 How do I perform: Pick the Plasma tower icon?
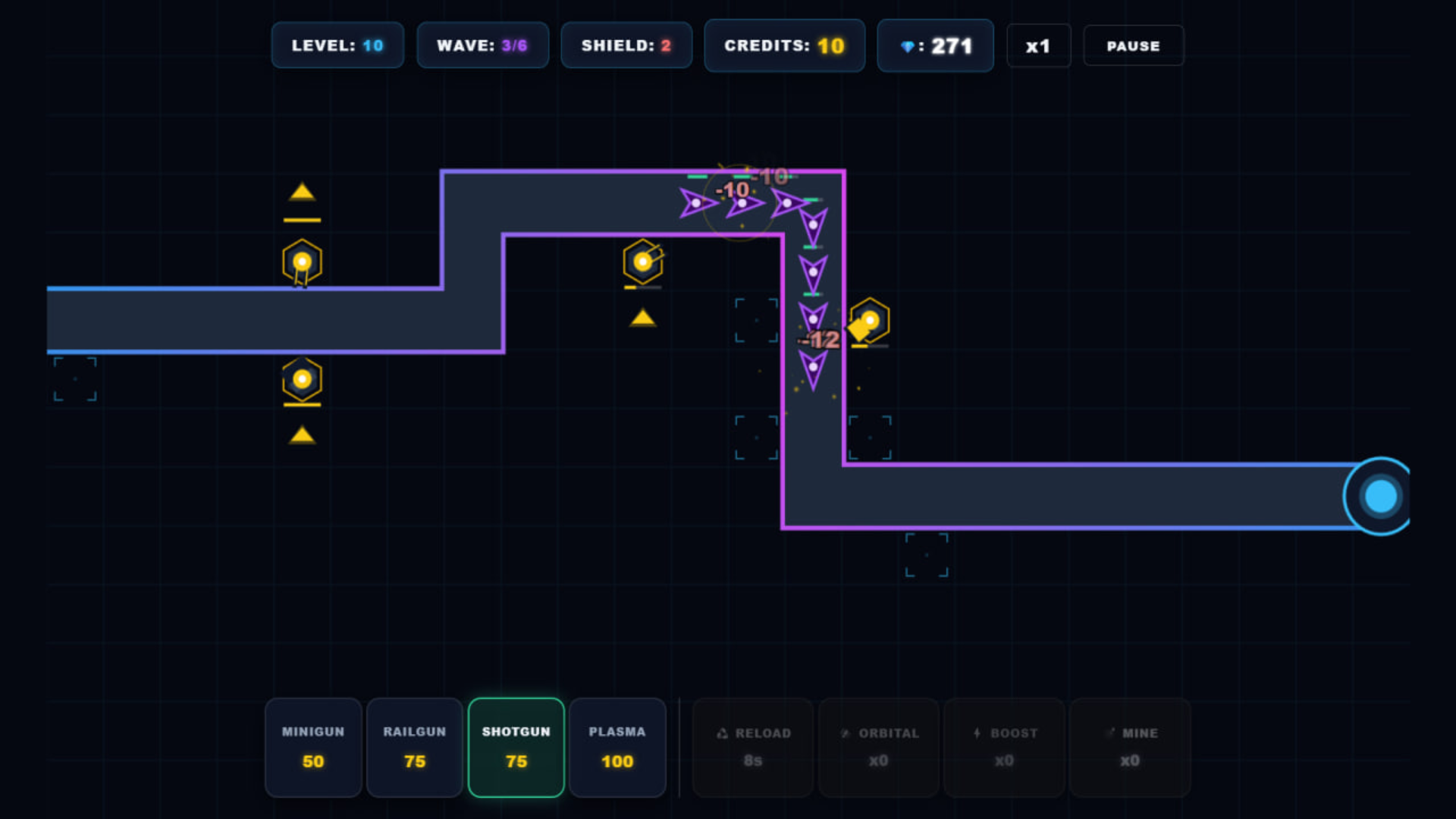pyautogui.click(x=617, y=747)
